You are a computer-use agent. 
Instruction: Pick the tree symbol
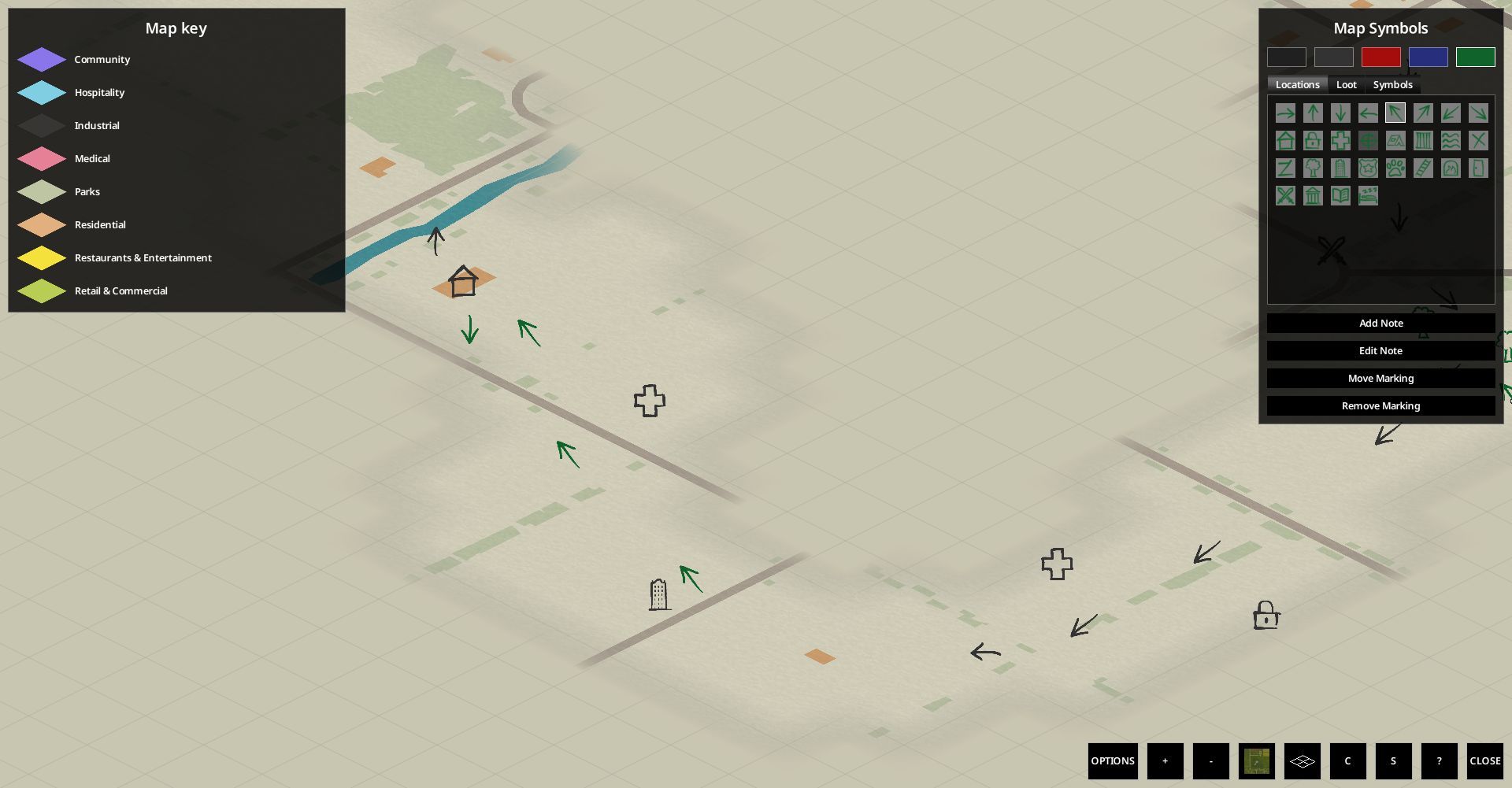[x=1314, y=168]
